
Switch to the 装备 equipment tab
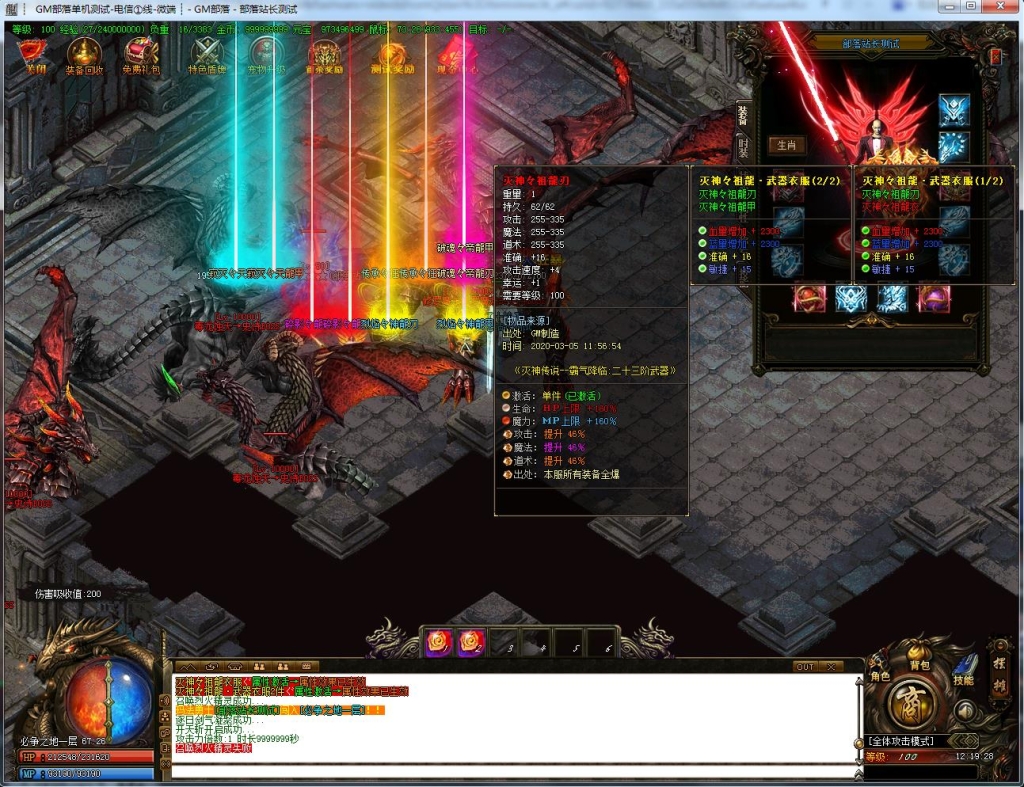pyautogui.click(x=742, y=113)
